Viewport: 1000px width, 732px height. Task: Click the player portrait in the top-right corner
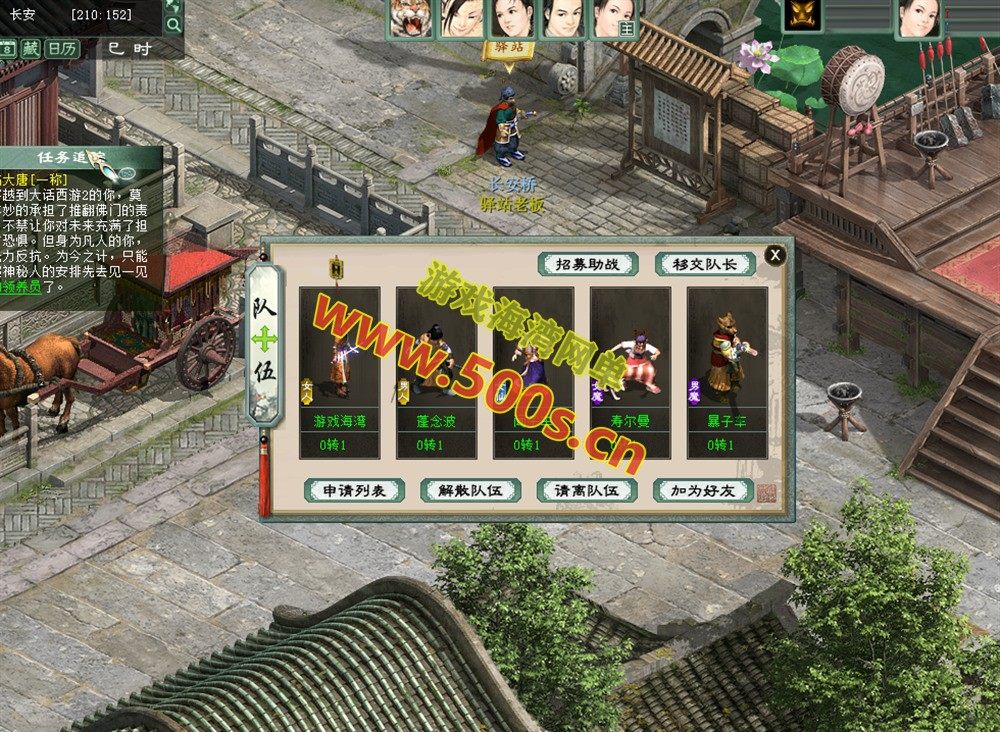point(918,17)
